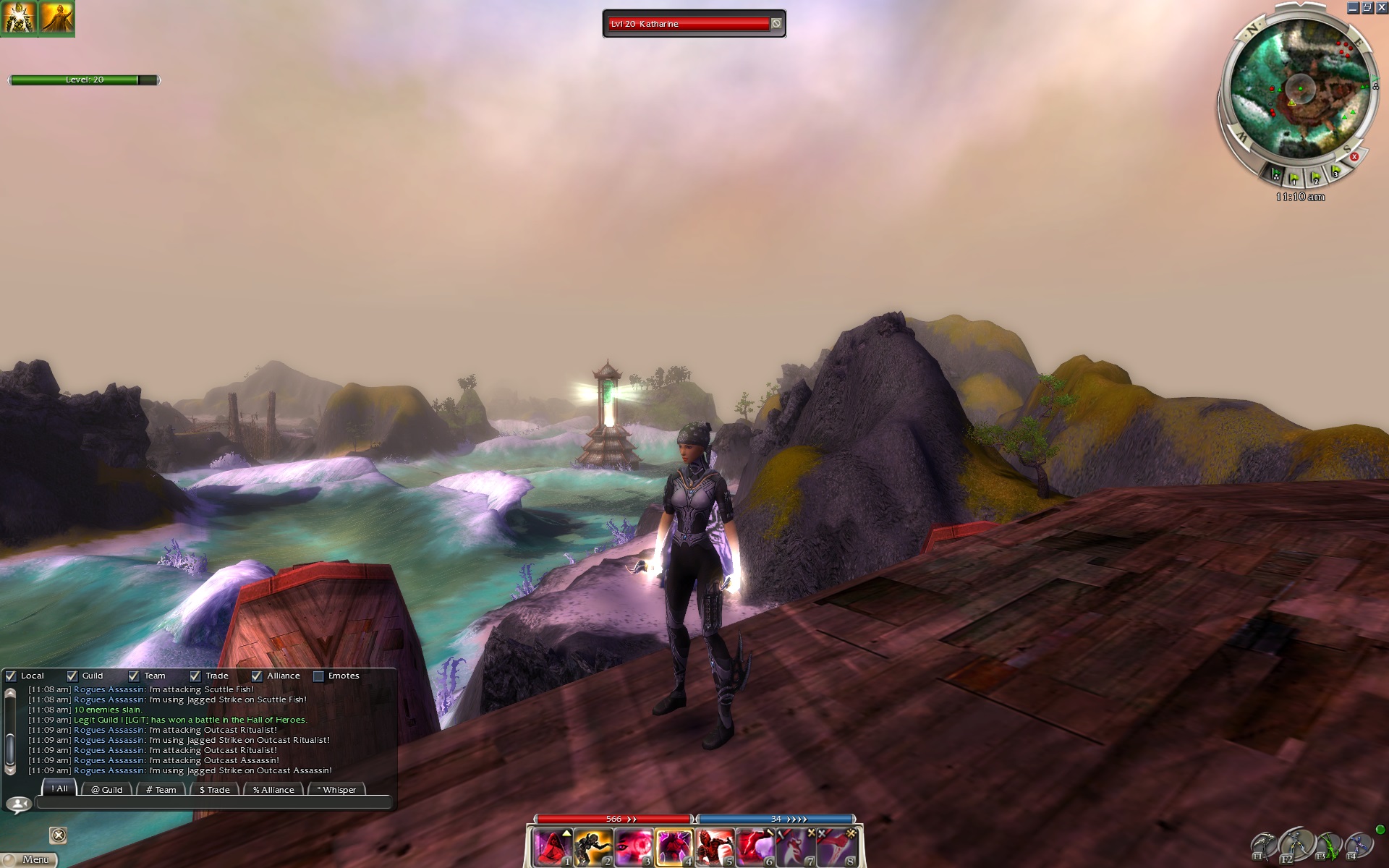Viewport: 1389px width, 868px height.
Task: Use the red demon skill in slot 5
Action: point(715,847)
